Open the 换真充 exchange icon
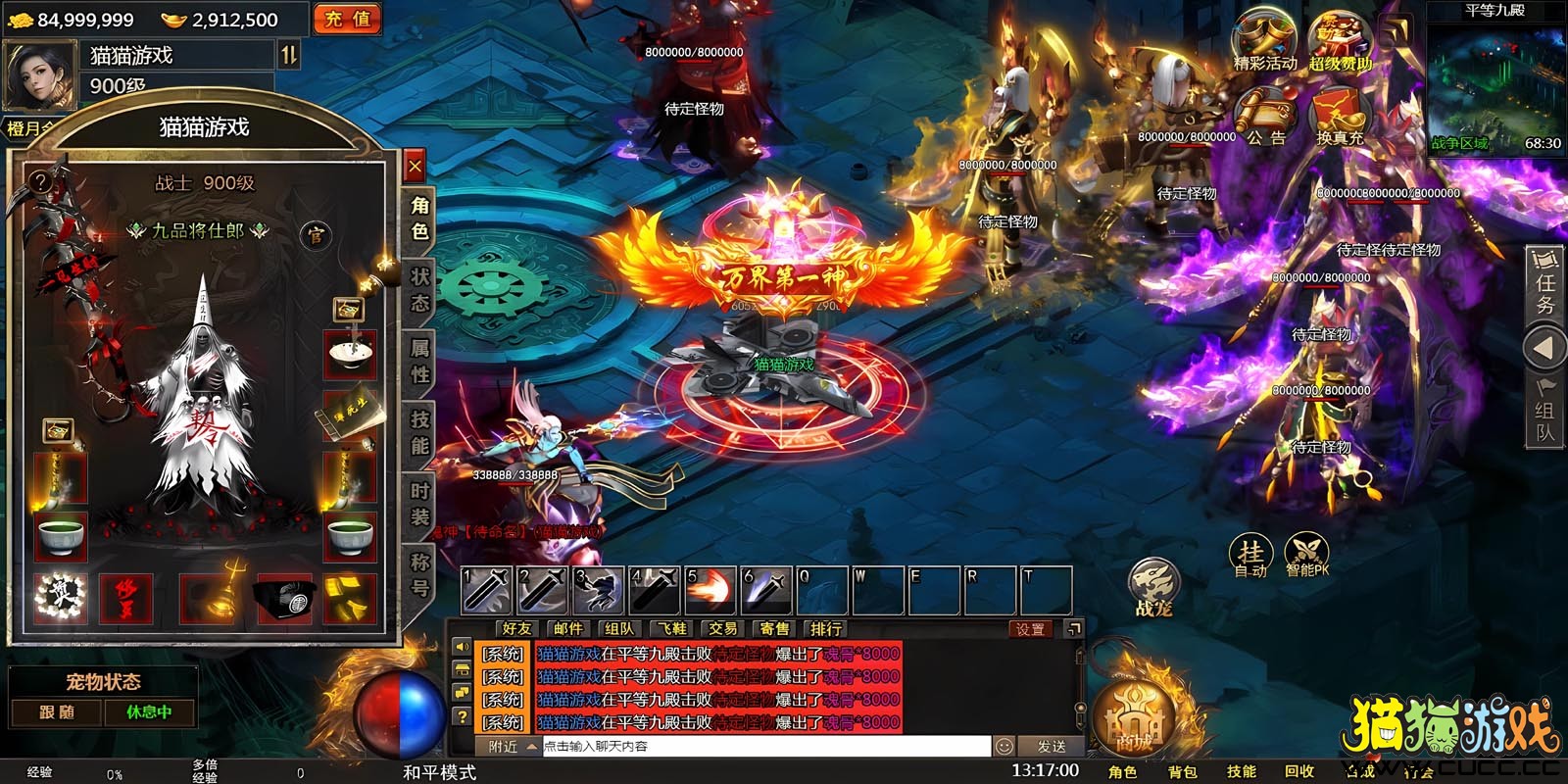 (x=1340, y=116)
